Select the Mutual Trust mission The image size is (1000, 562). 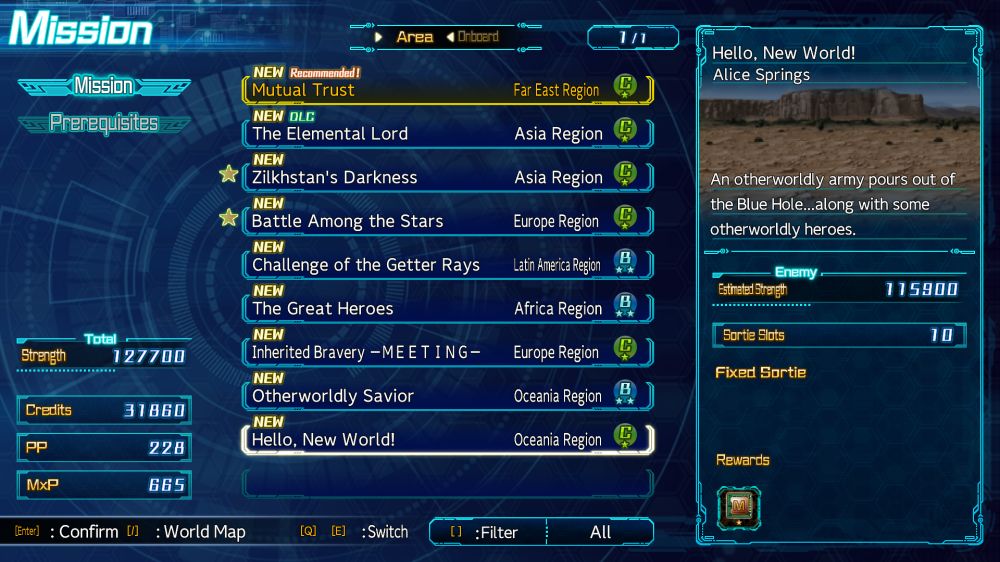[446, 90]
